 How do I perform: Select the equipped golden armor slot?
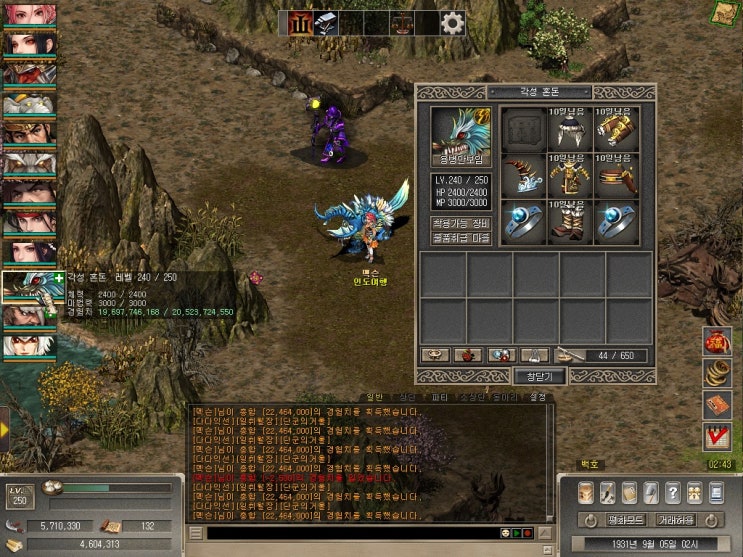[570, 176]
